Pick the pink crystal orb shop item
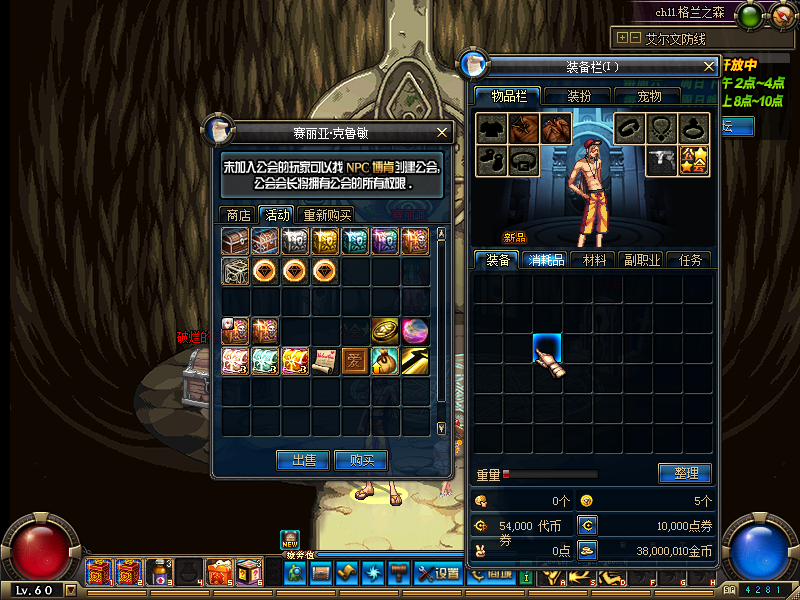Viewport: 800px width, 600px height. pos(414,331)
